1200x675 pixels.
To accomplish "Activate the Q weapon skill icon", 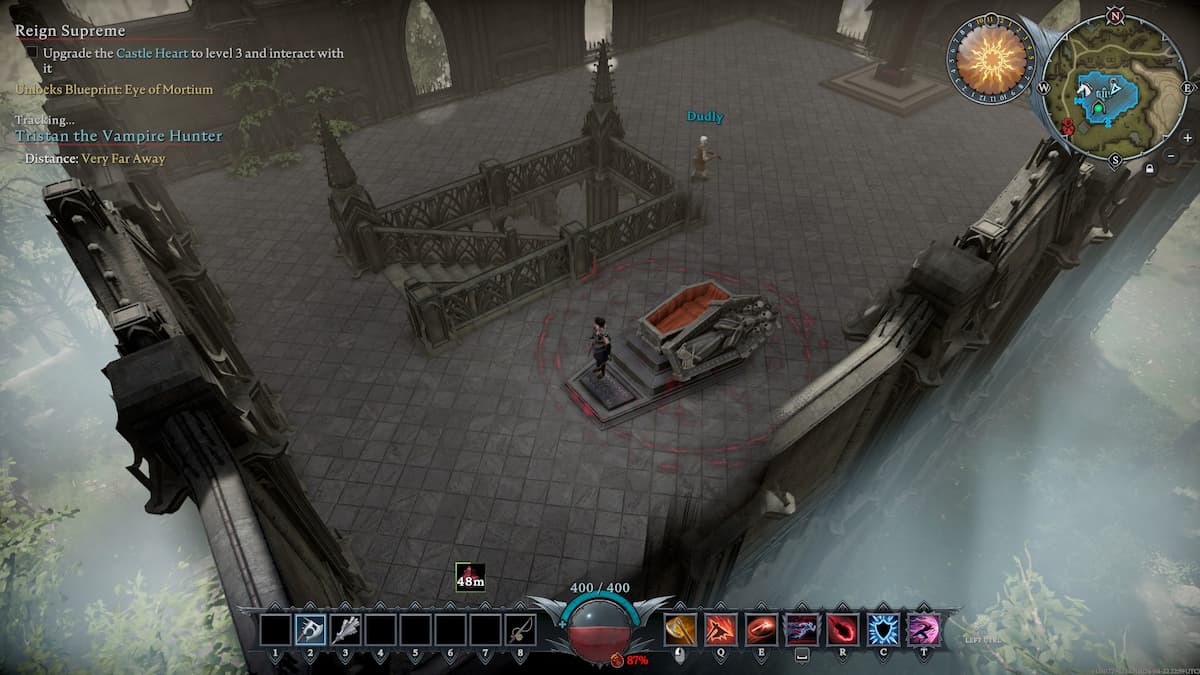I will click(720, 629).
